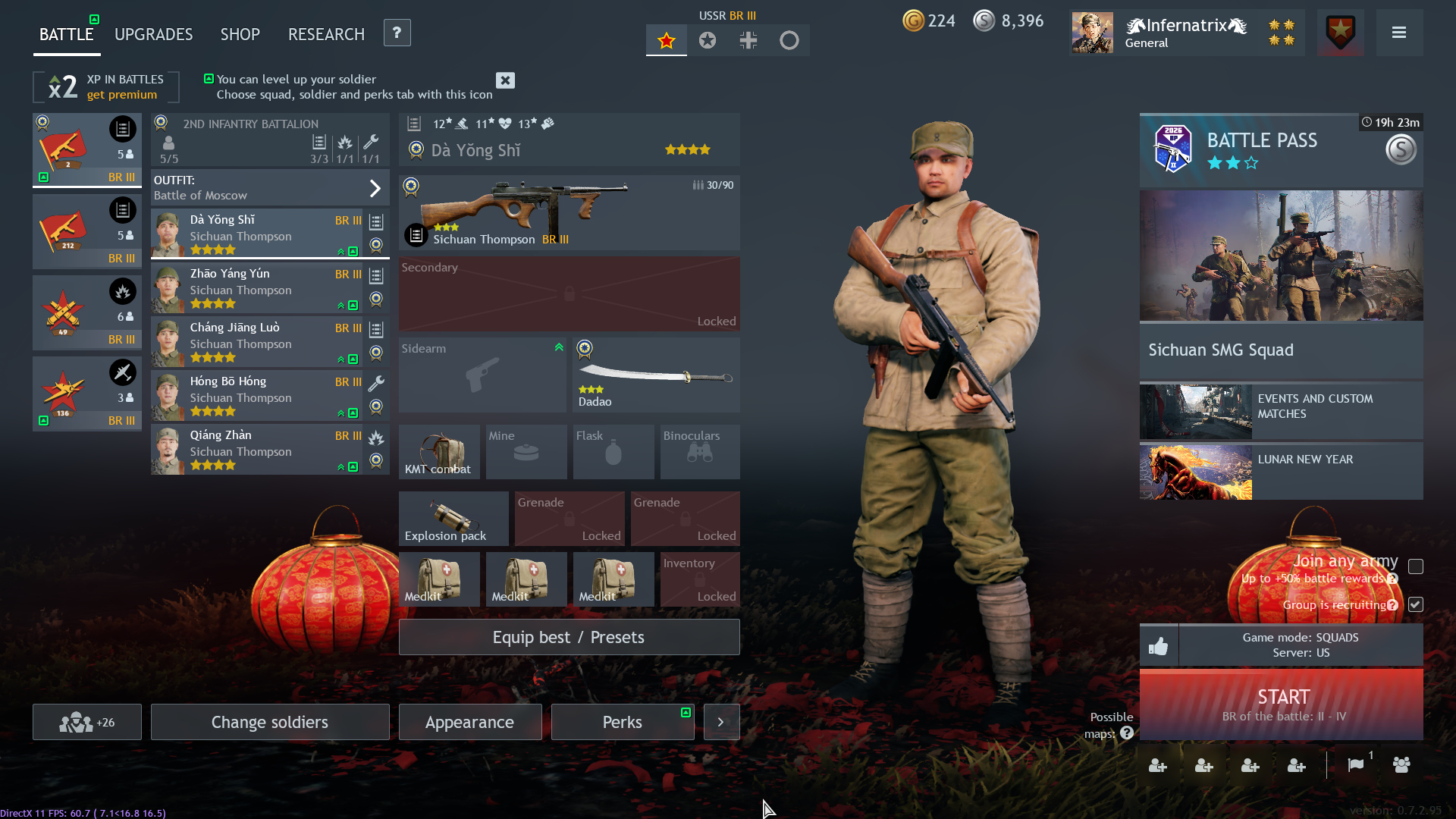
Task: Choose the Explosion pack slot
Action: 453,519
